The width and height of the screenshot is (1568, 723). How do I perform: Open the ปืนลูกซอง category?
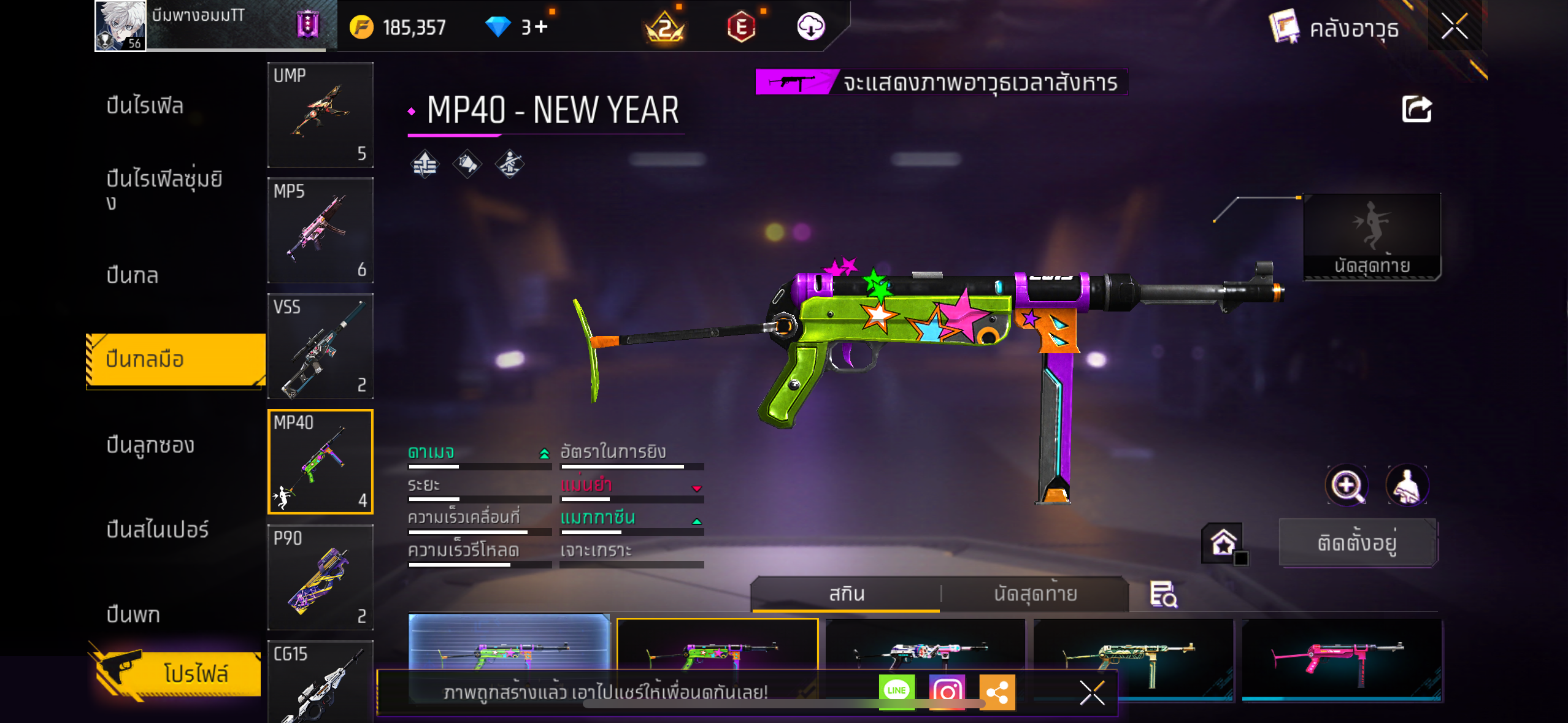tap(150, 445)
